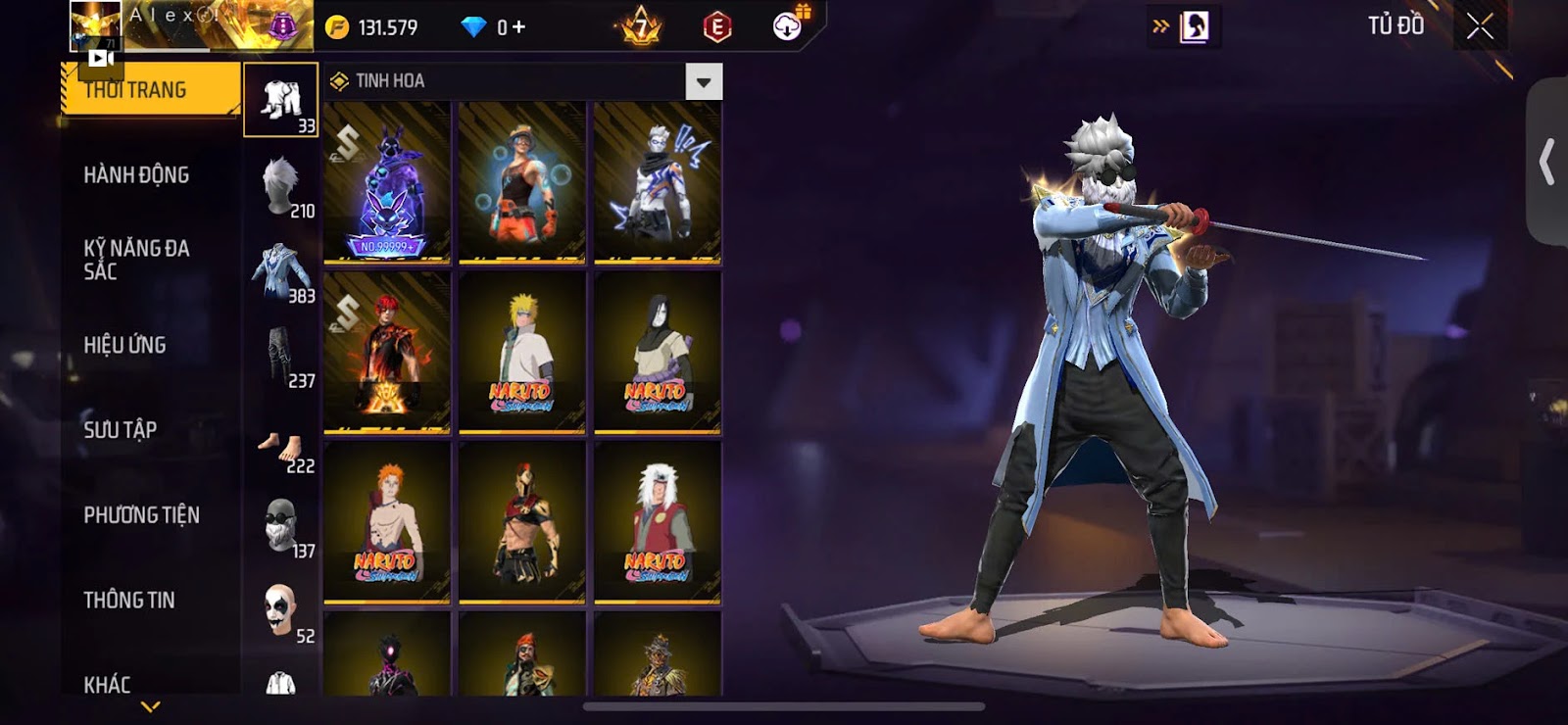Pick the white-haired Jiraiya outfit

click(658, 522)
